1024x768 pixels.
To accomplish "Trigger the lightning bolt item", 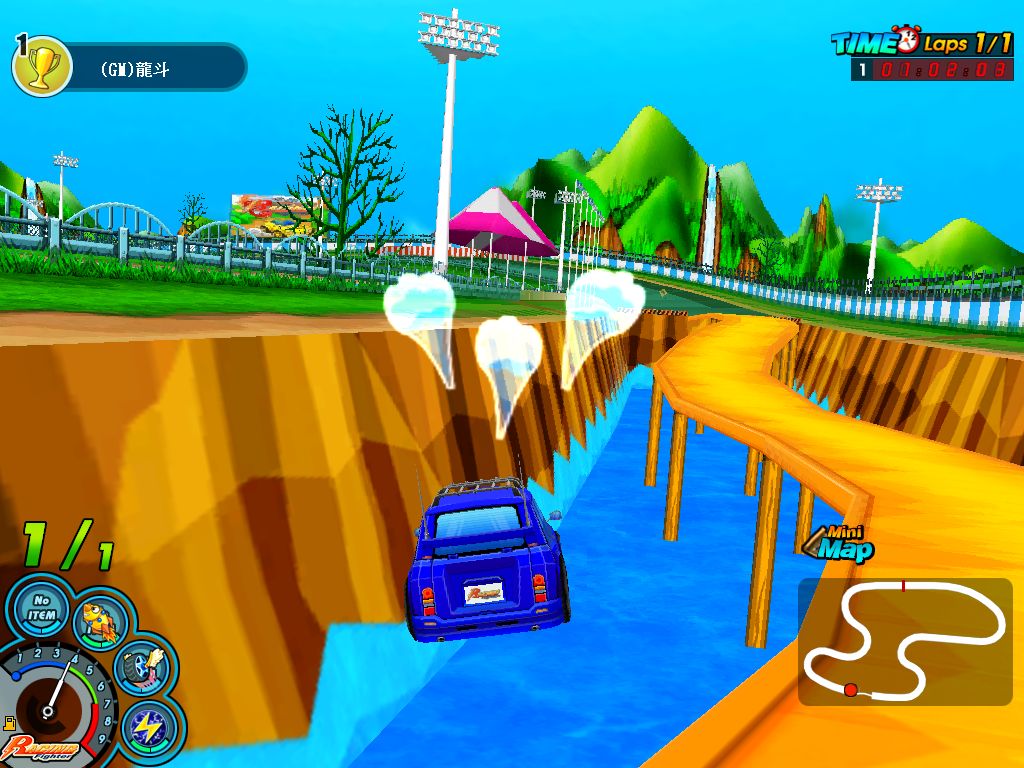I will pos(151,728).
